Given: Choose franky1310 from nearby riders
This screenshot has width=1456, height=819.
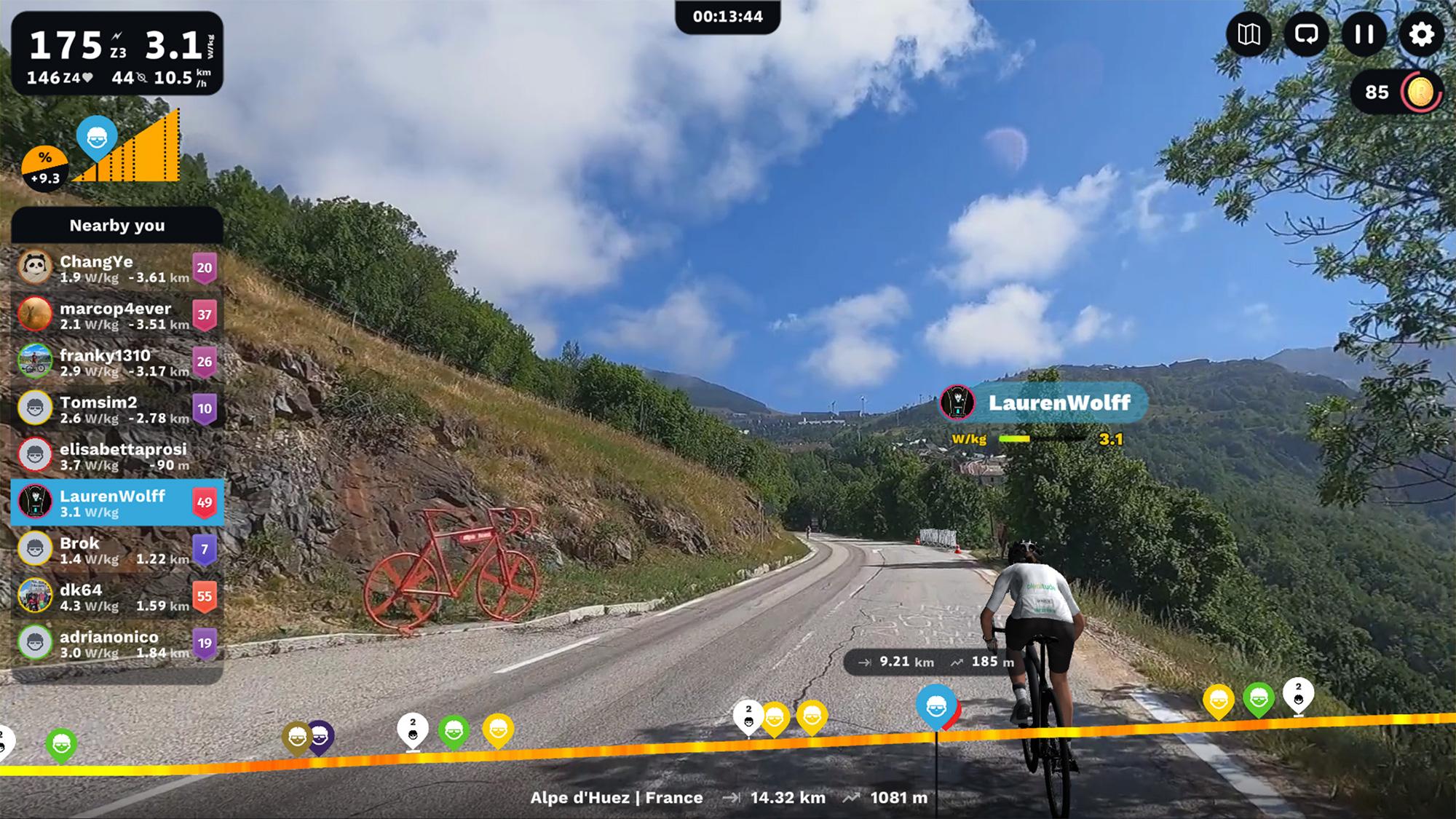Looking at the screenshot, I should point(116,363).
